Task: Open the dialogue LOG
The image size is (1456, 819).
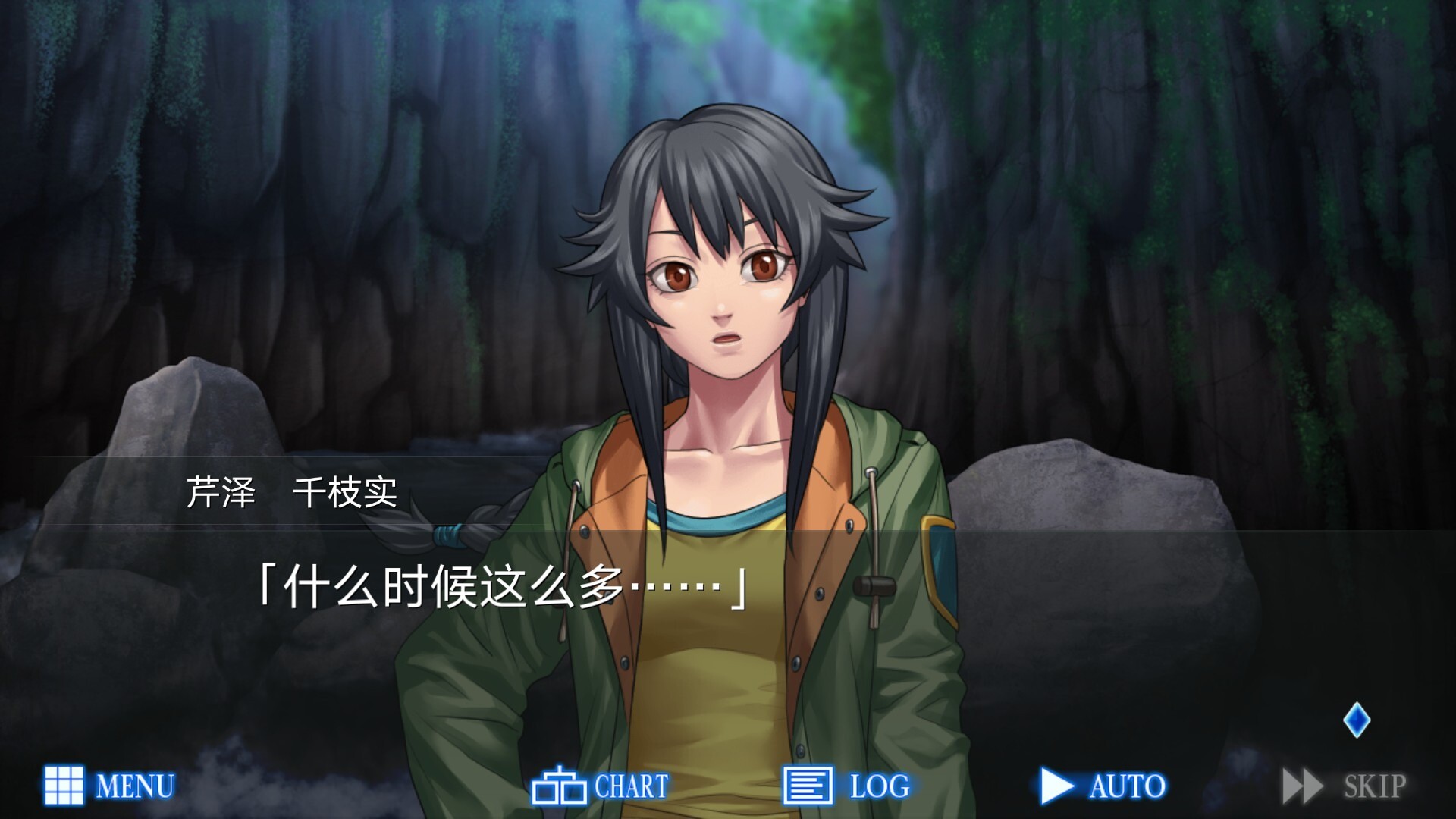Action: coord(846,786)
